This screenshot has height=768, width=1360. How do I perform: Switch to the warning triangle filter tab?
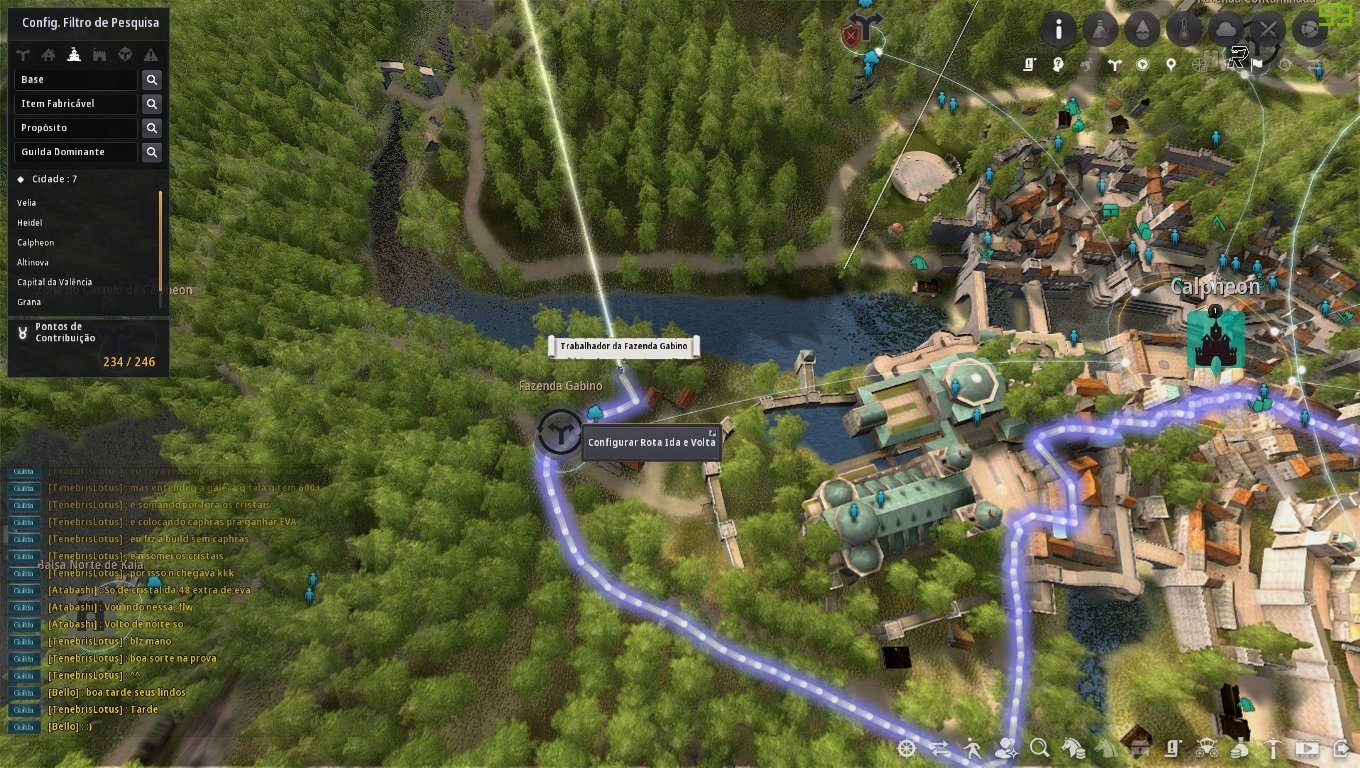[151, 55]
